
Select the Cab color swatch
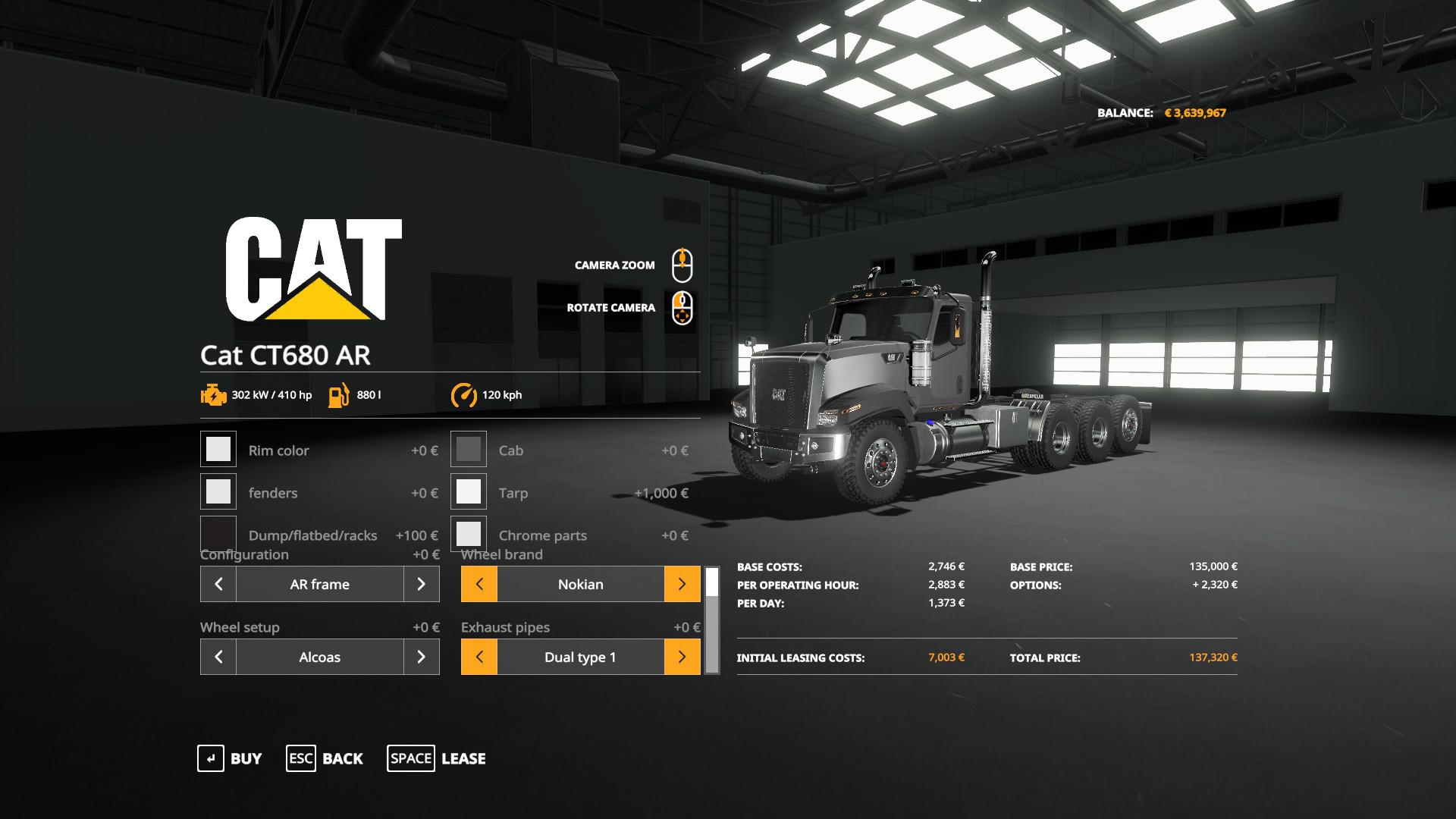tap(469, 450)
